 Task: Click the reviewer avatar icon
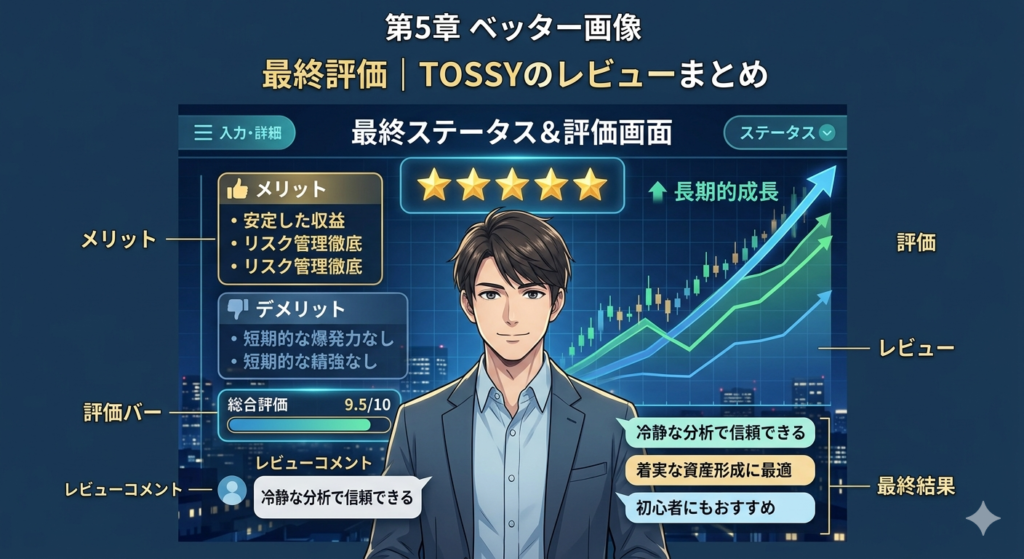click(x=232, y=490)
